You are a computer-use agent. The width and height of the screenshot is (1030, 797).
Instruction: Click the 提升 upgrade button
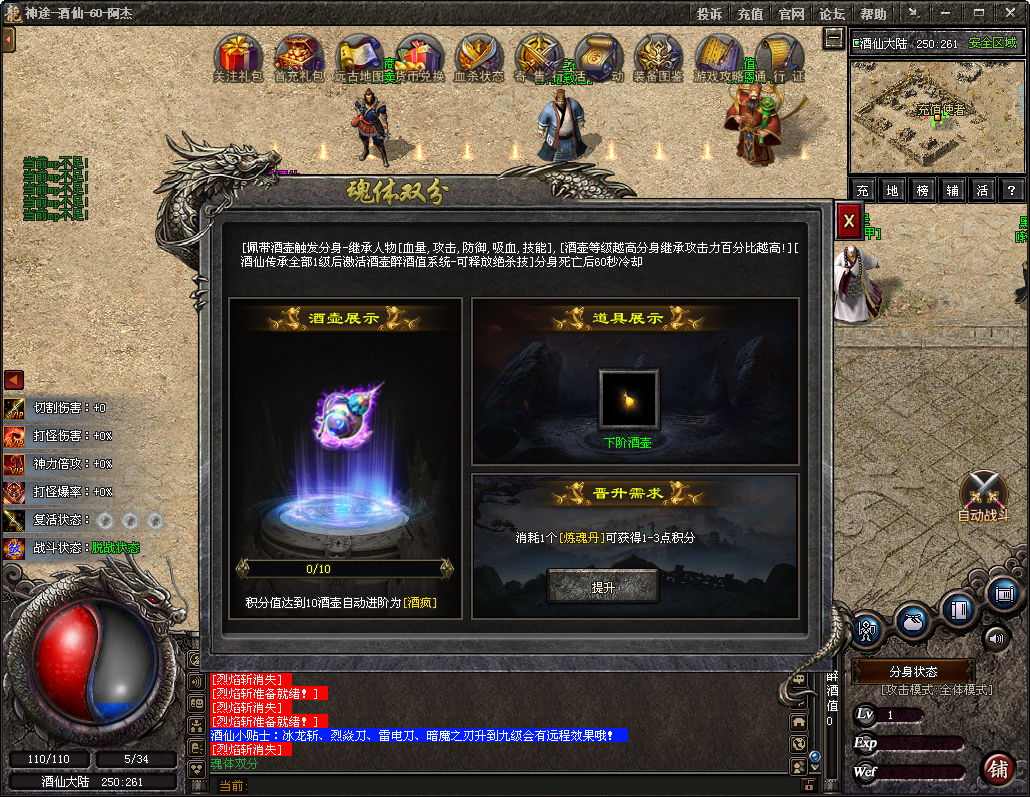(602, 587)
